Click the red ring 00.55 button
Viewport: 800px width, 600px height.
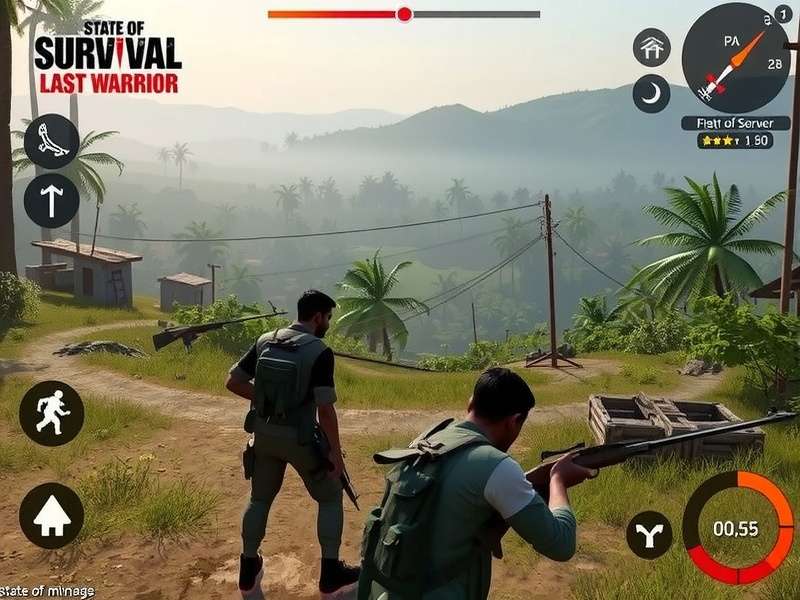(x=737, y=528)
